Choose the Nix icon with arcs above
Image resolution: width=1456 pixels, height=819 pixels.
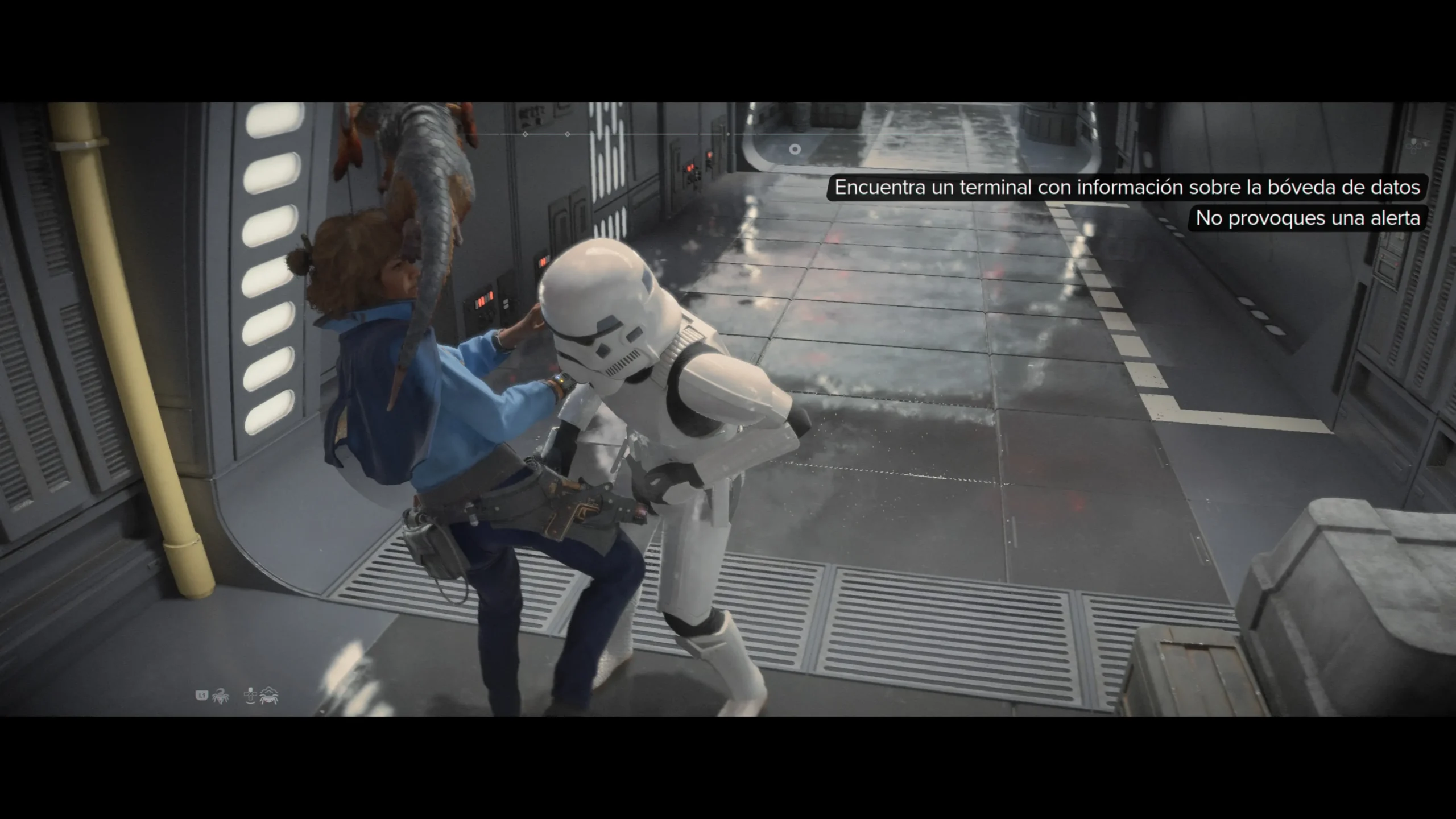(268, 695)
